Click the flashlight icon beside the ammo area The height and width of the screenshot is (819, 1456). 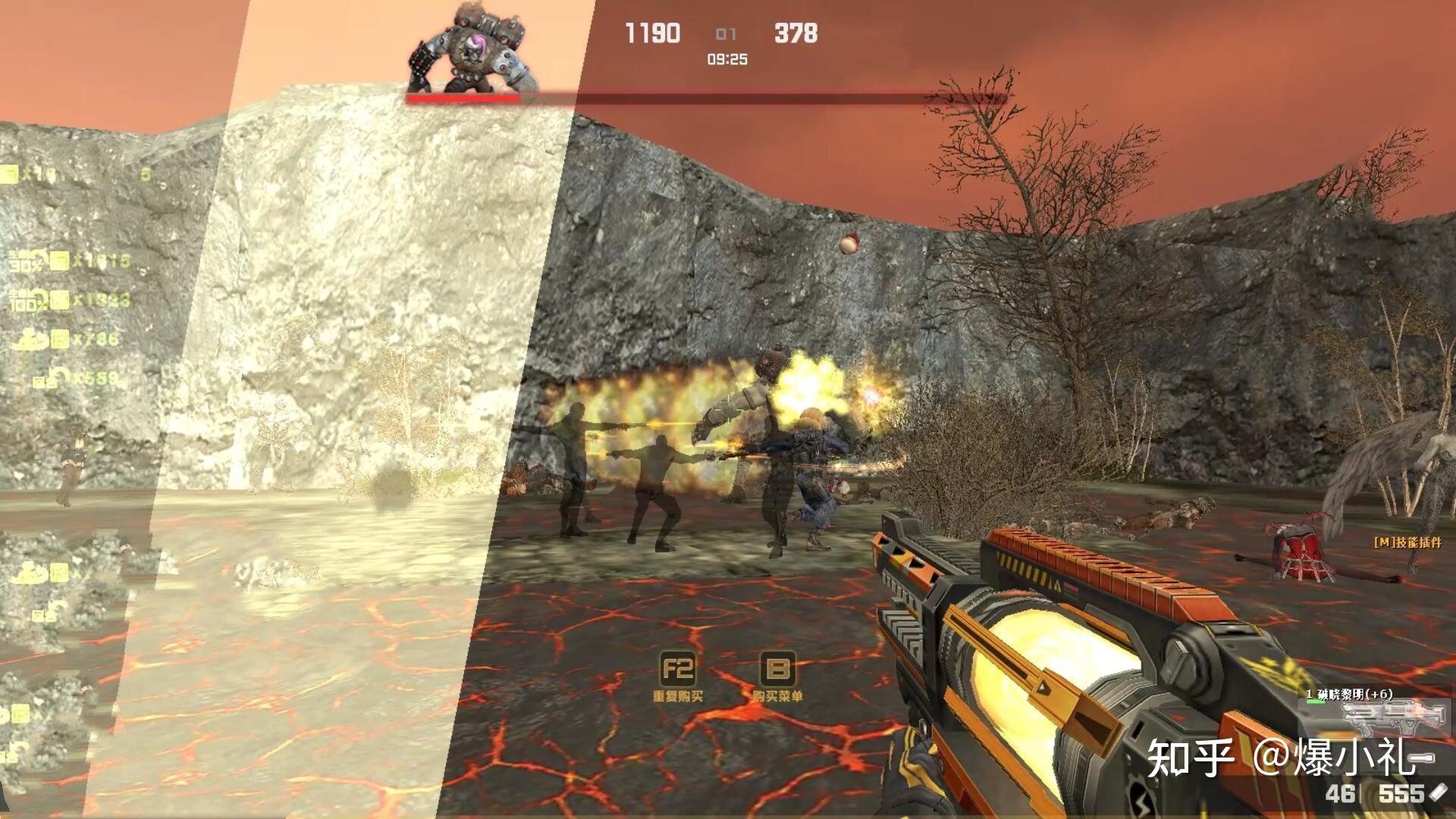1439,793
